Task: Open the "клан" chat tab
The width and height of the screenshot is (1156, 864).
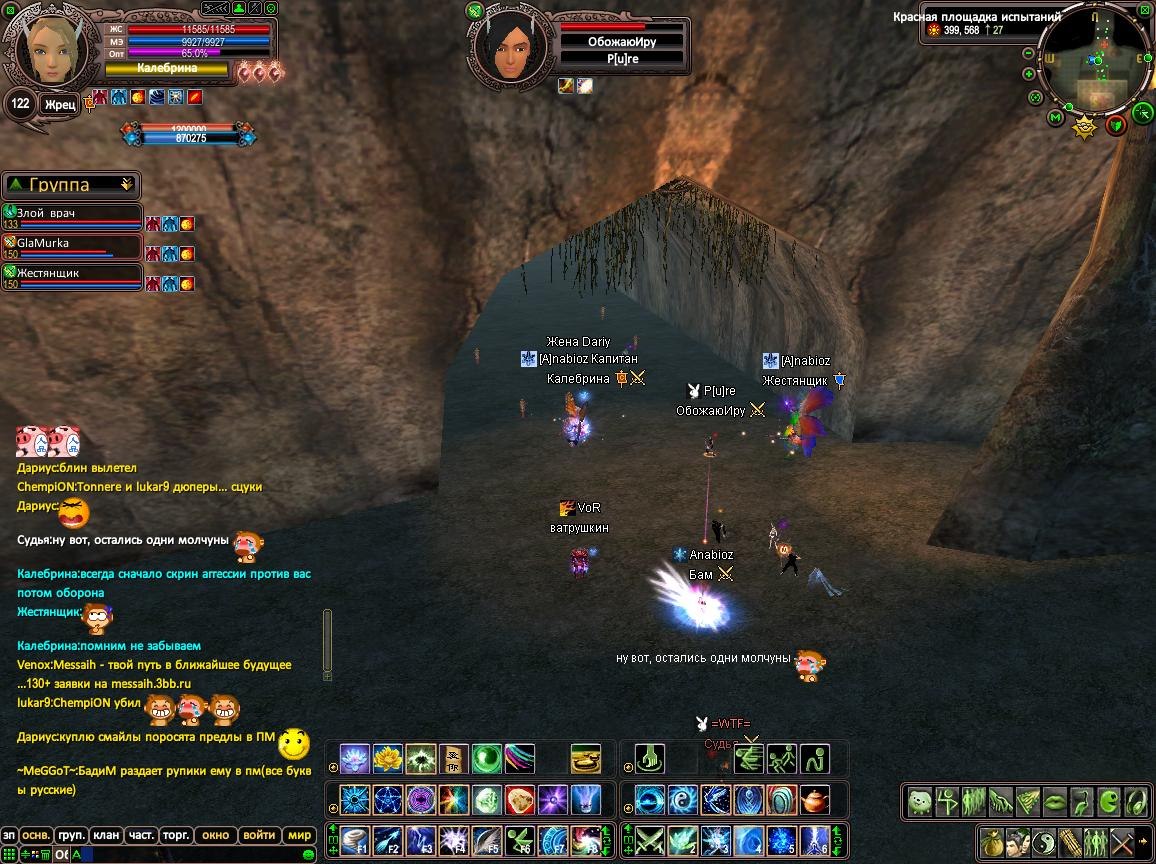Action: point(106,835)
